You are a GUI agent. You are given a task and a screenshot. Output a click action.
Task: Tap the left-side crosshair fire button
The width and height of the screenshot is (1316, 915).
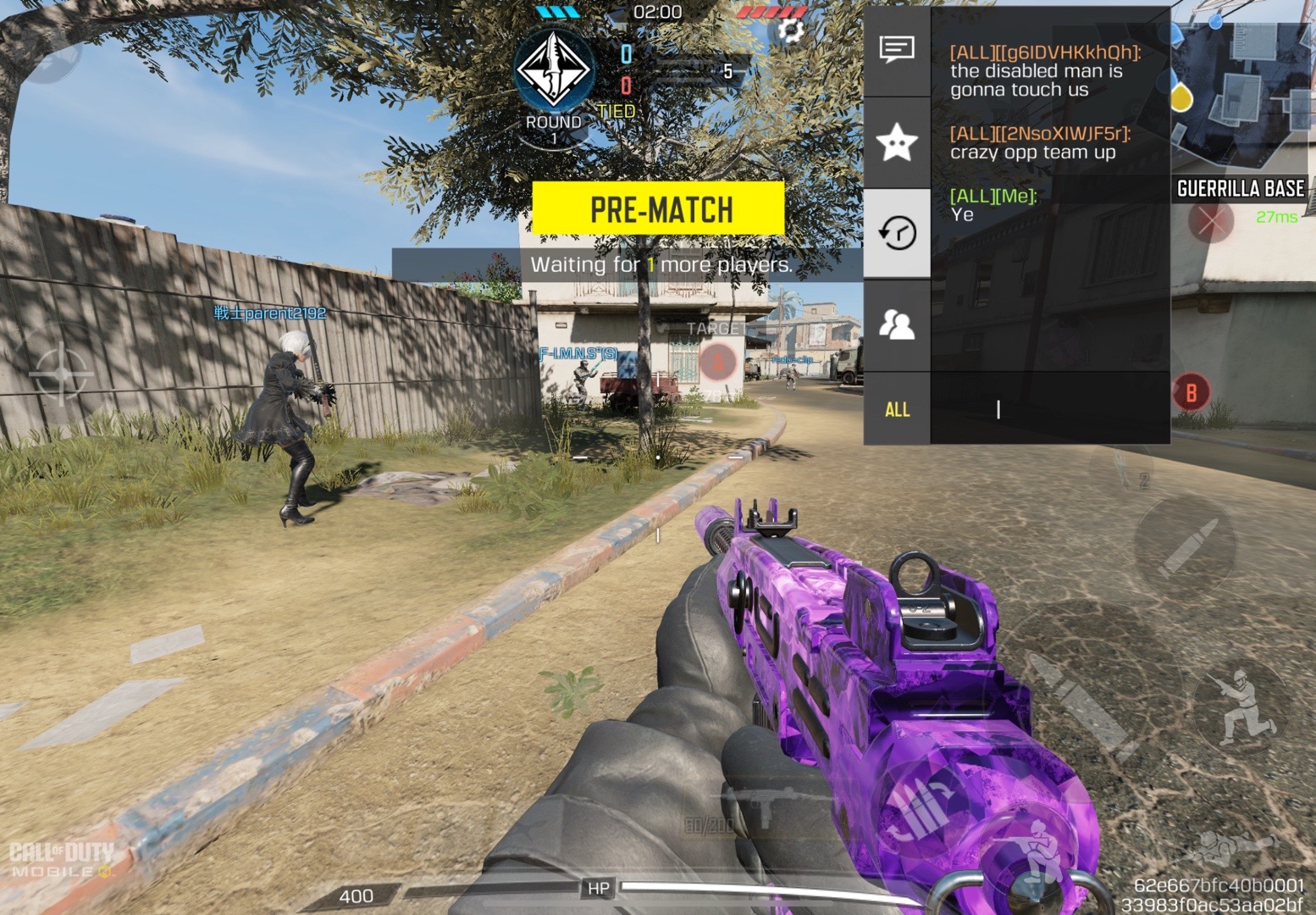point(59,372)
